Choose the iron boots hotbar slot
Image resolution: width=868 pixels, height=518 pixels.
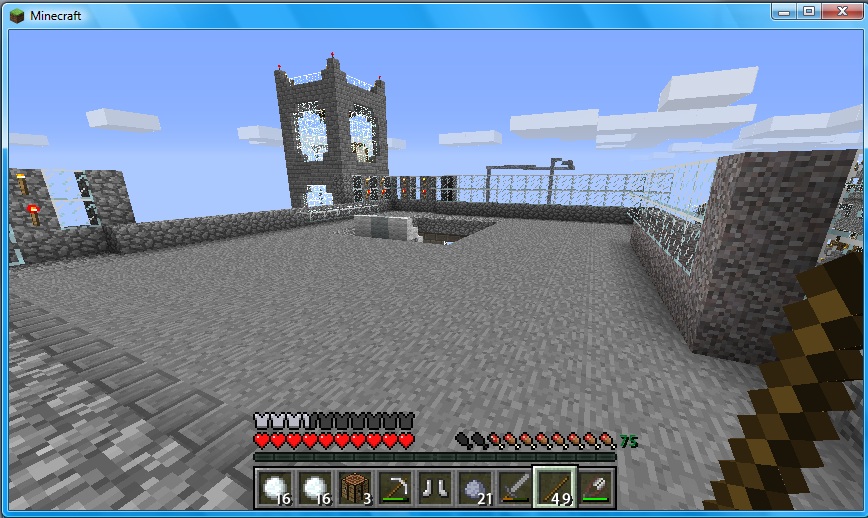point(435,488)
